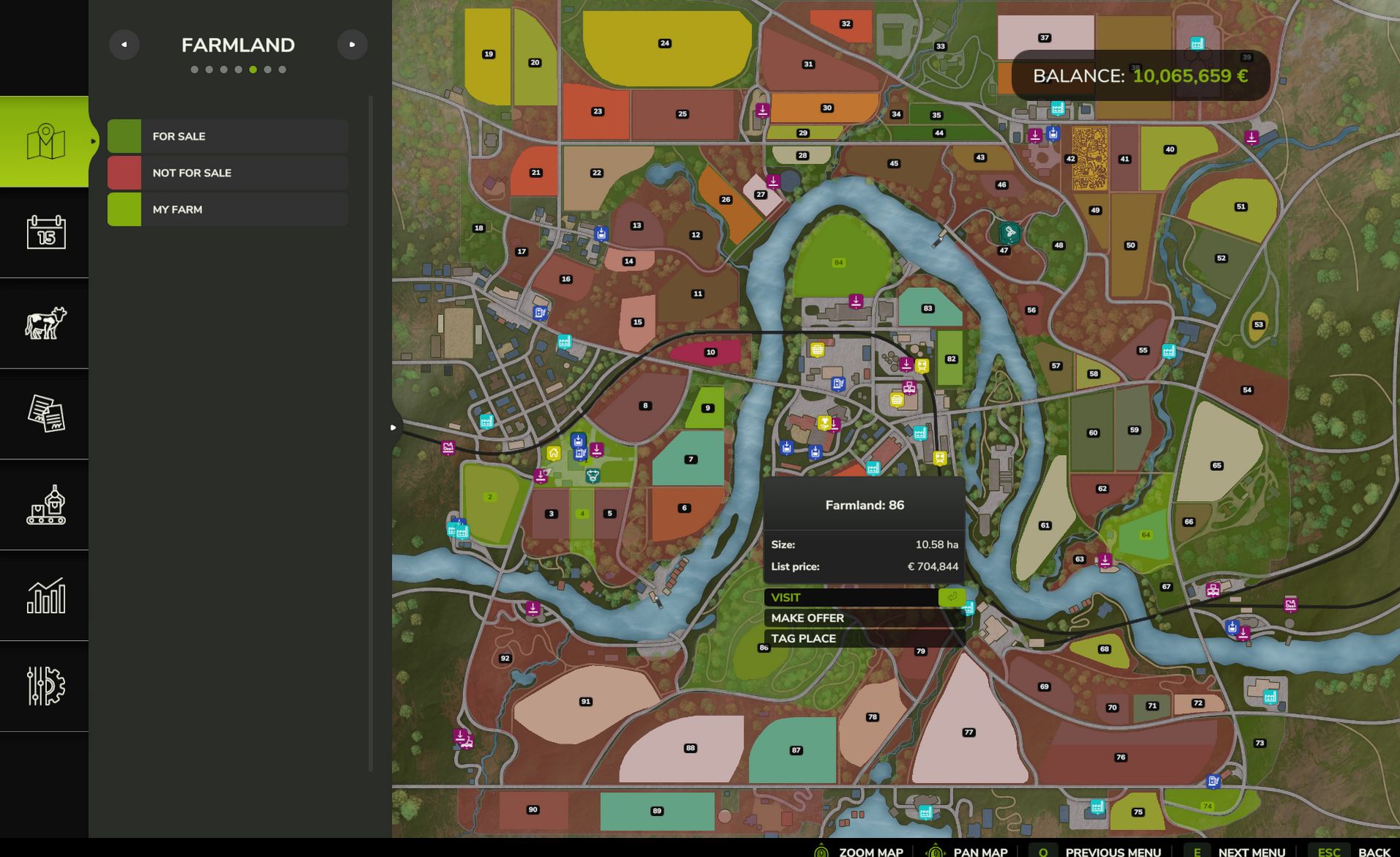Toggle the FOR SALE map filter
This screenshot has height=857, width=1400.
[227, 136]
